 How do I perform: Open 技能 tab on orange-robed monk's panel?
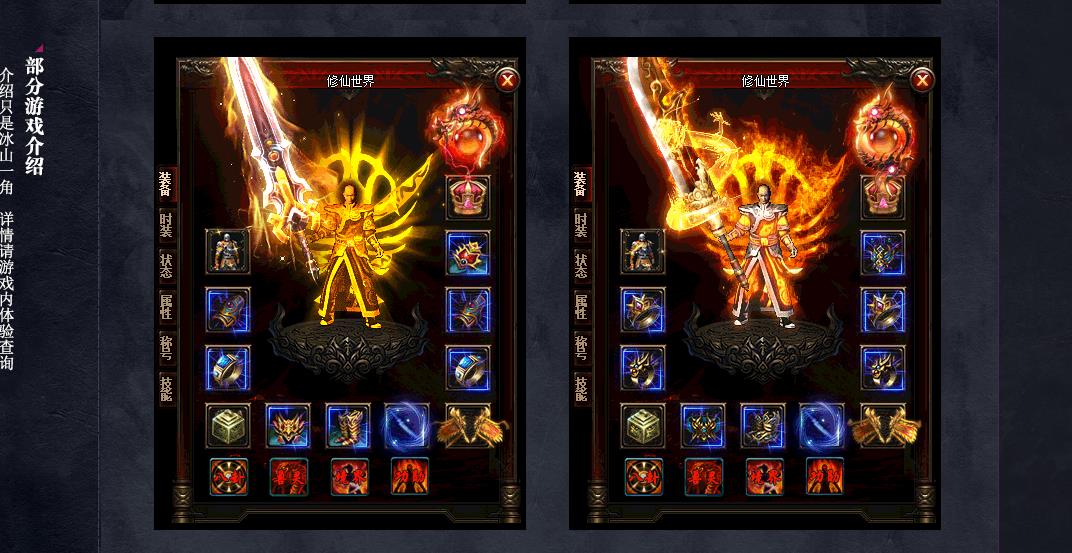click(x=581, y=389)
